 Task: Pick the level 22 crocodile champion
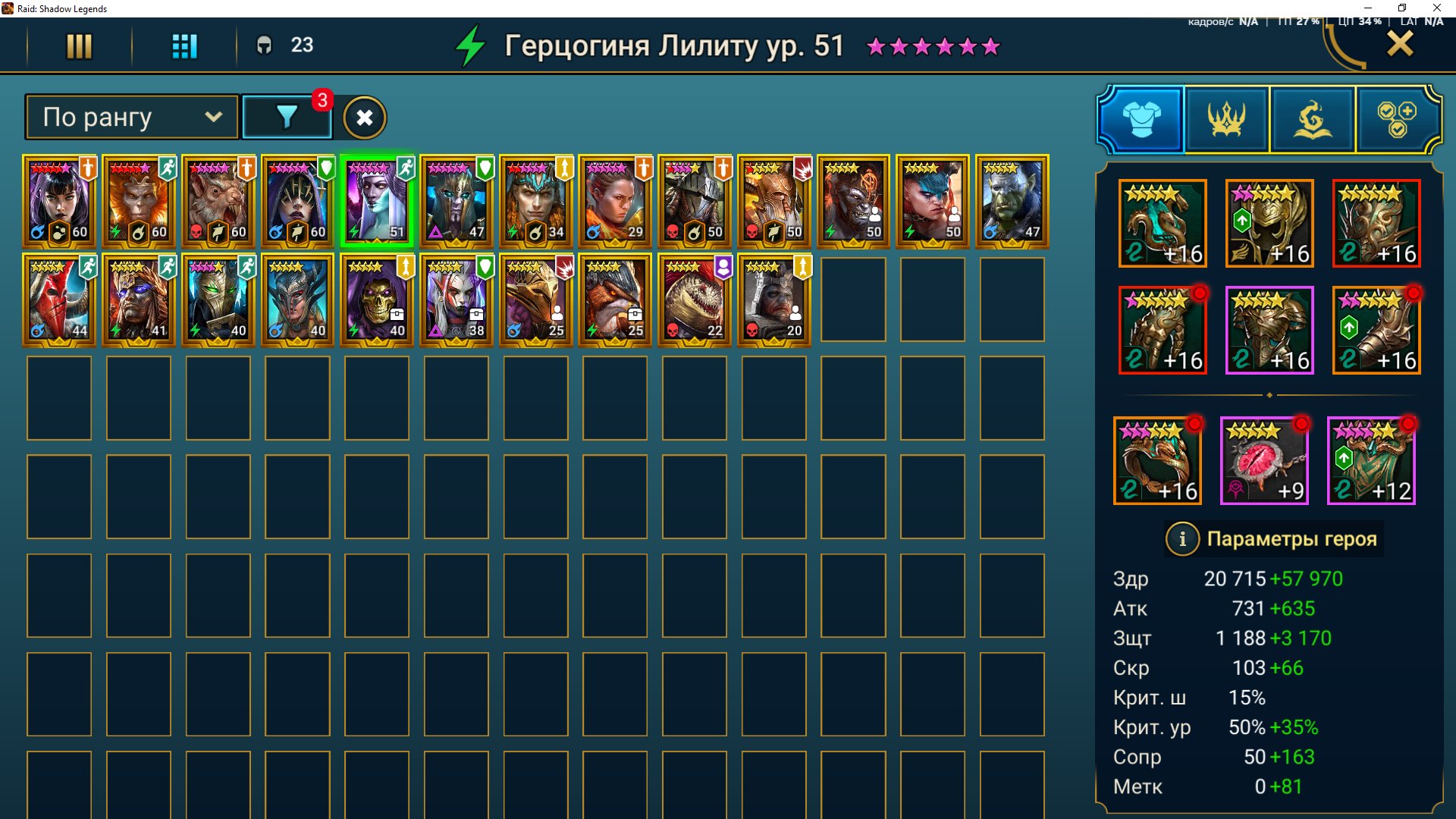(694, 300)
